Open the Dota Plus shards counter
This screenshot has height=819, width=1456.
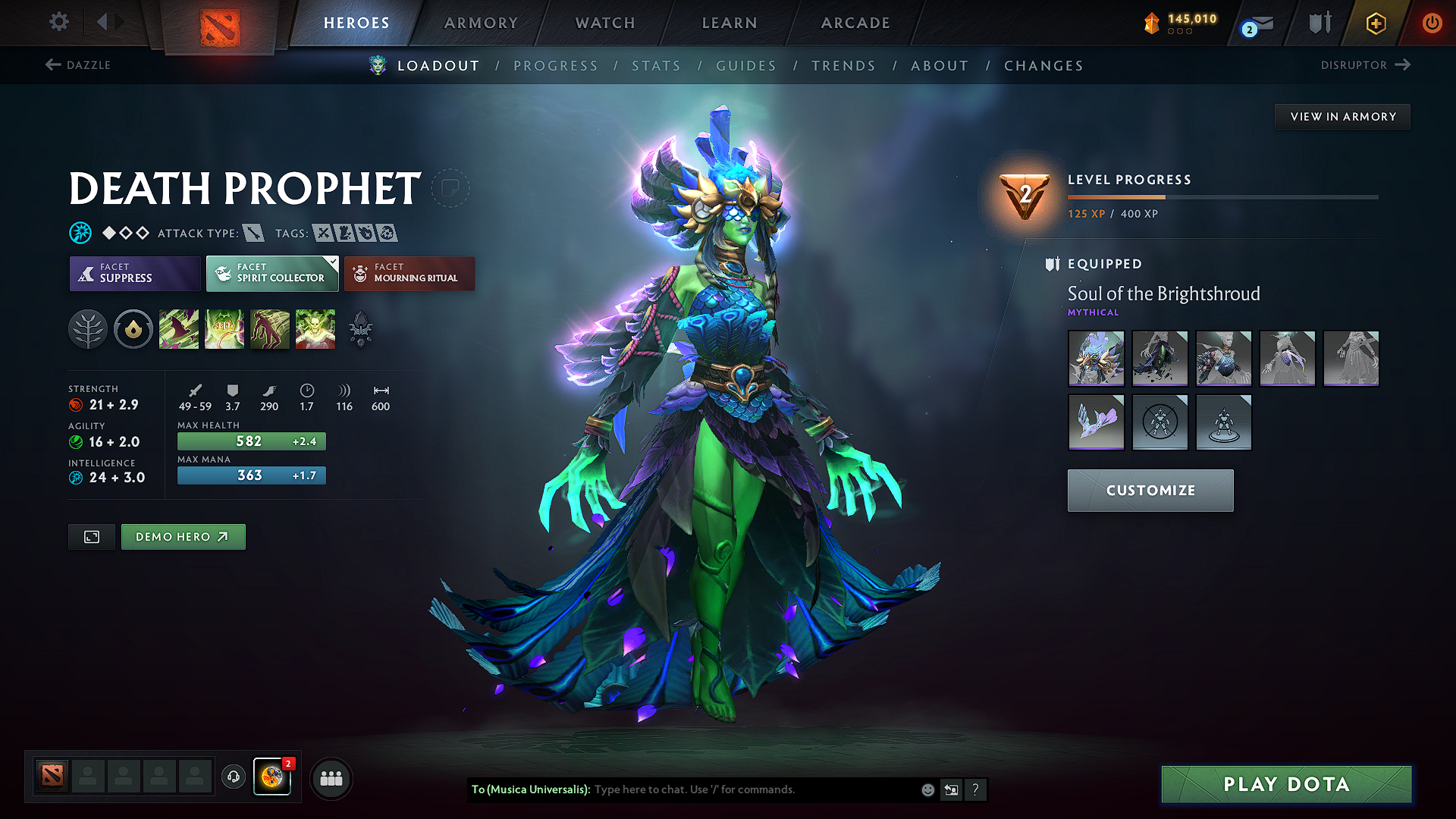click(x=1181, y=23)
